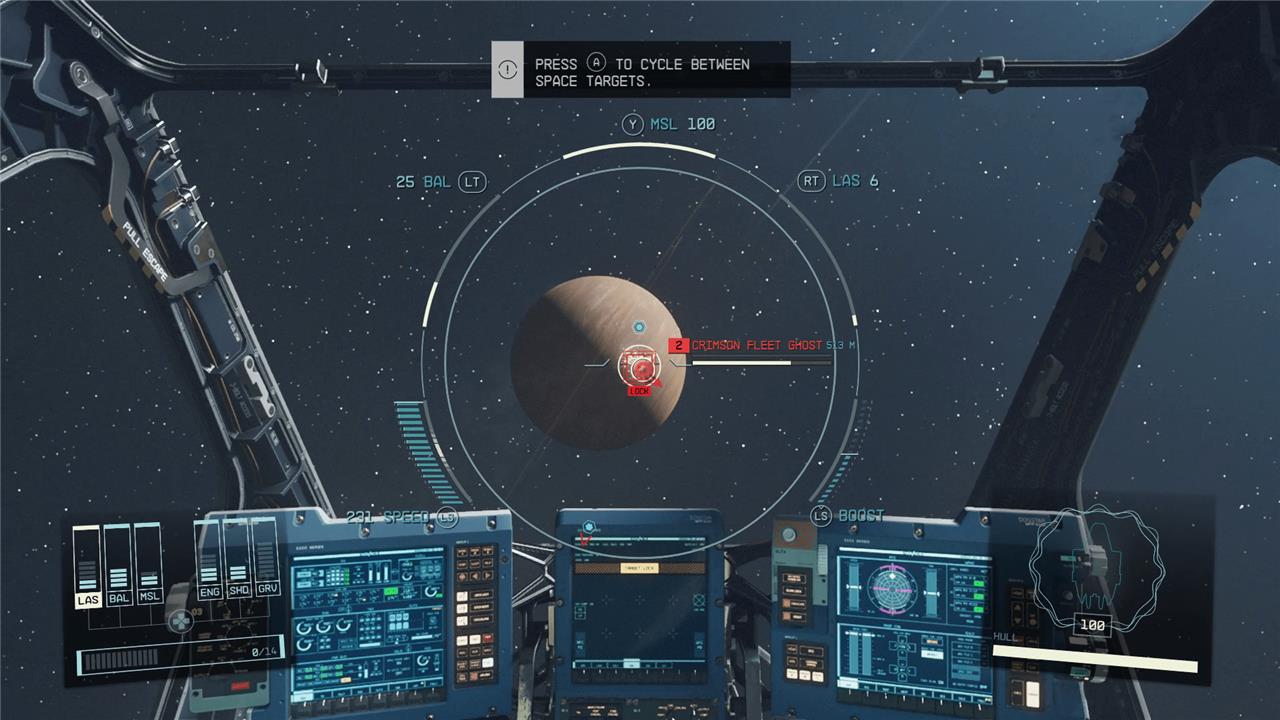
Task: Choose the ENG engine power column
Action: pos(209,564)
